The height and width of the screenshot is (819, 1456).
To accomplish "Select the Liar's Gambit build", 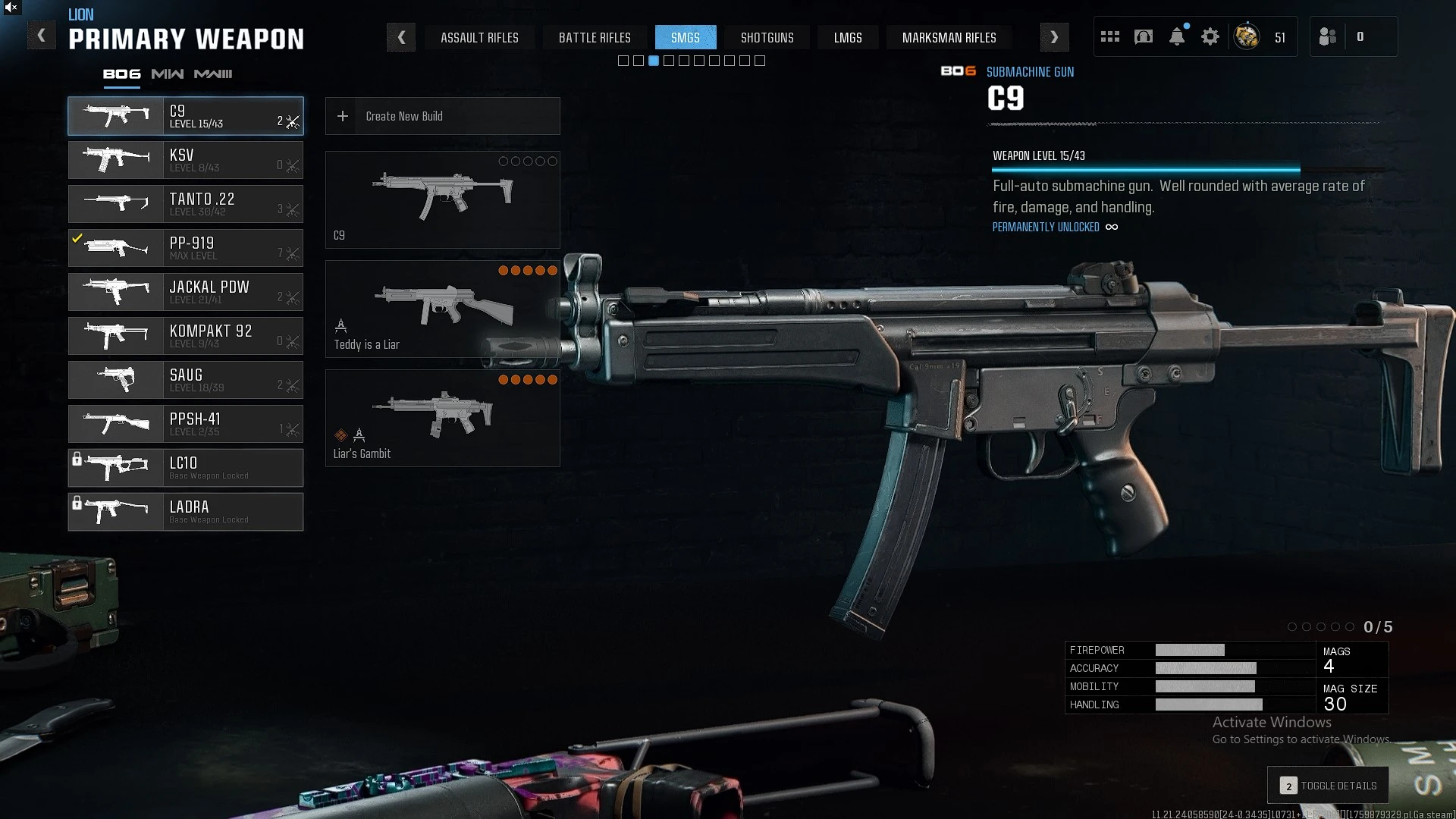I will point(442,419).
